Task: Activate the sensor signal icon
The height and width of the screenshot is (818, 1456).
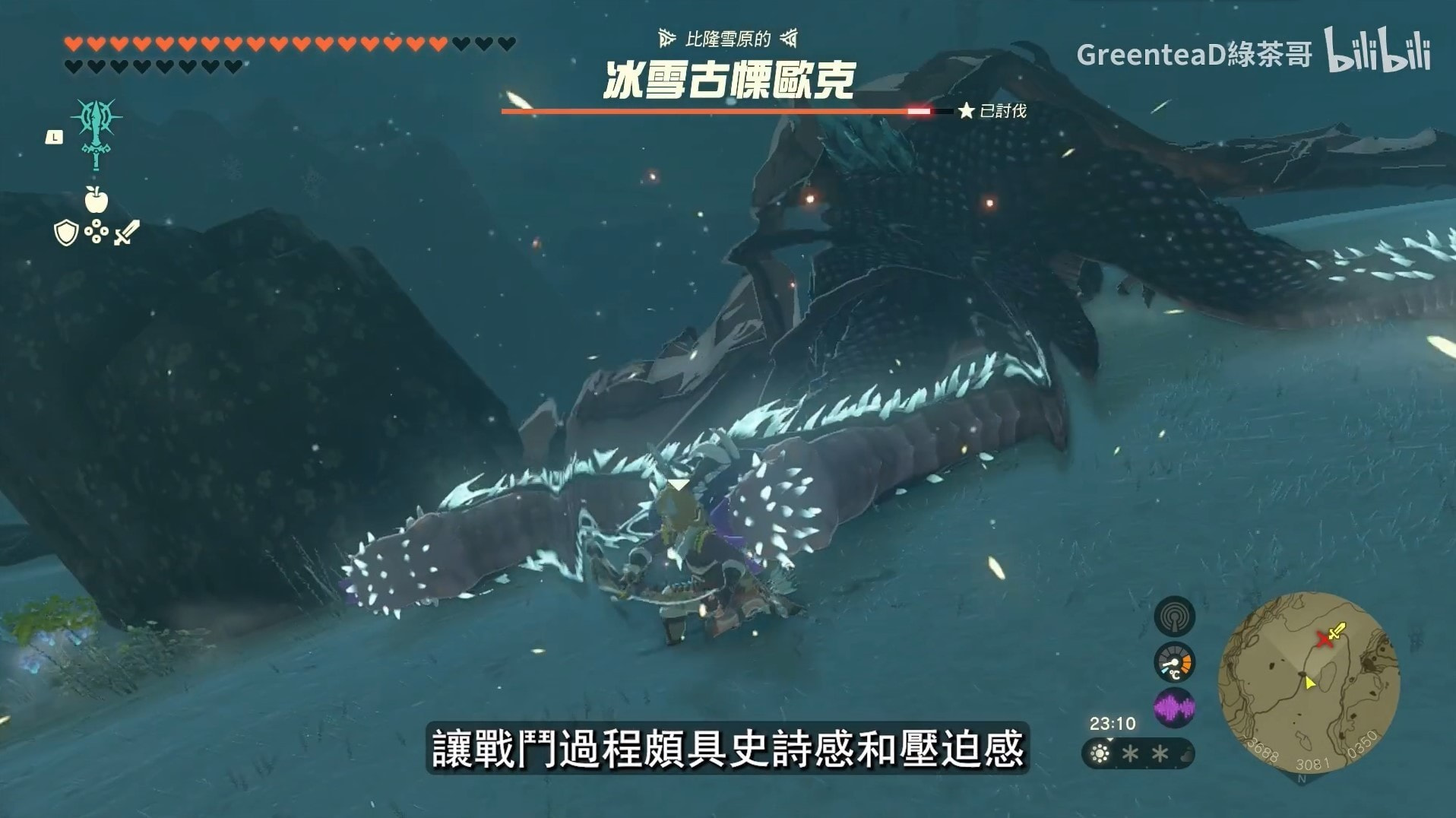Action: (1174, 617)
